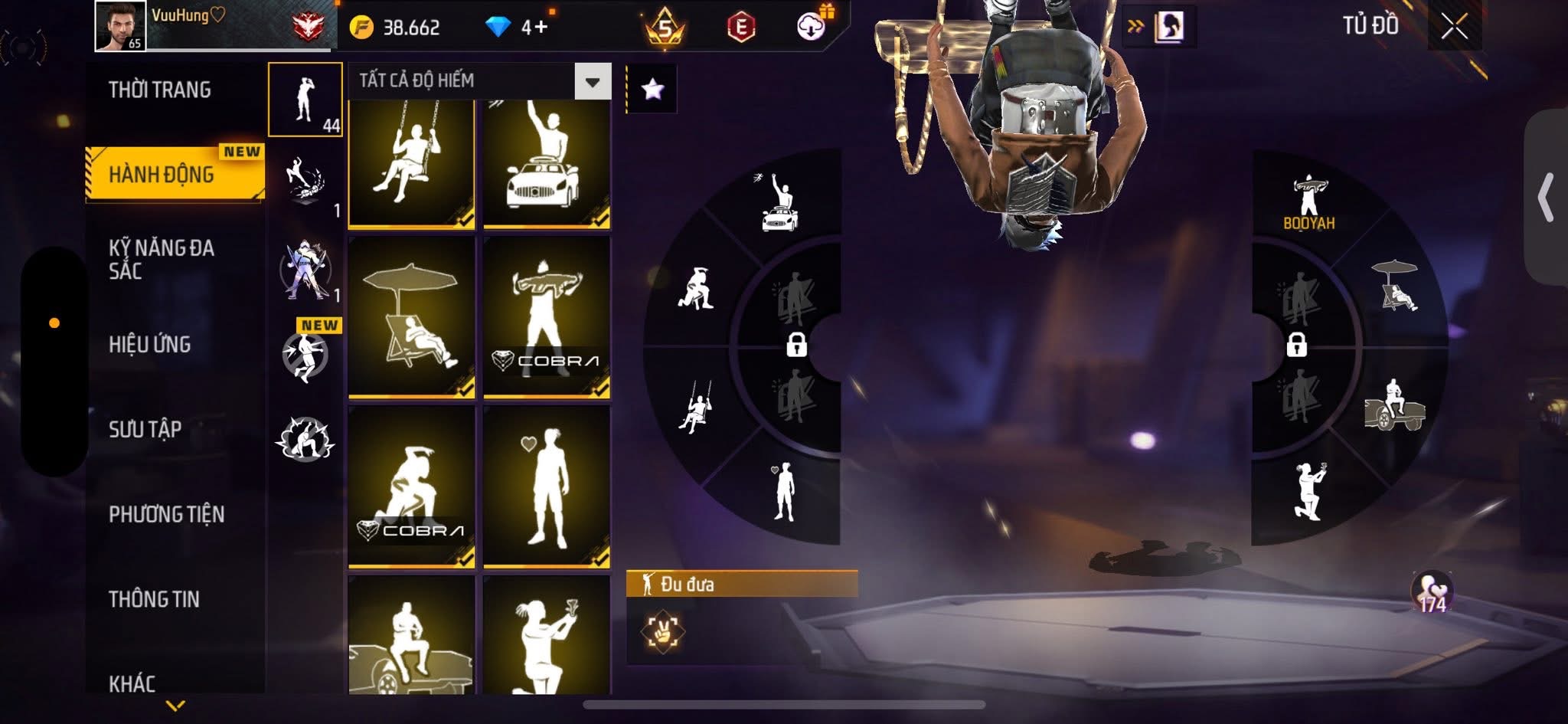Click the player profile avatar
1568x724 pixels.
click(x=120, y=25)
